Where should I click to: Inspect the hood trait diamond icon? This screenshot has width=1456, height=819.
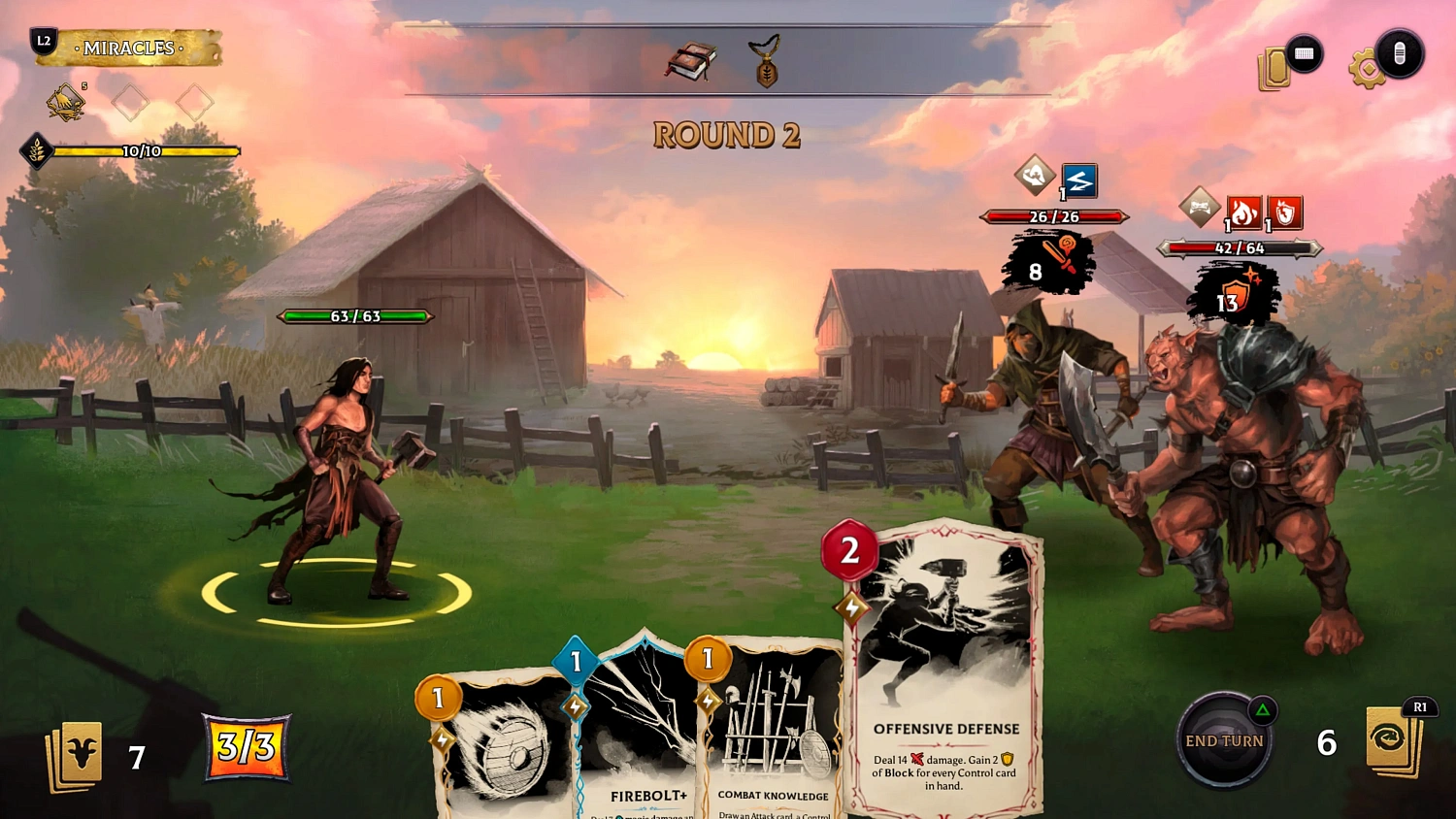(x=1035, y=176)
